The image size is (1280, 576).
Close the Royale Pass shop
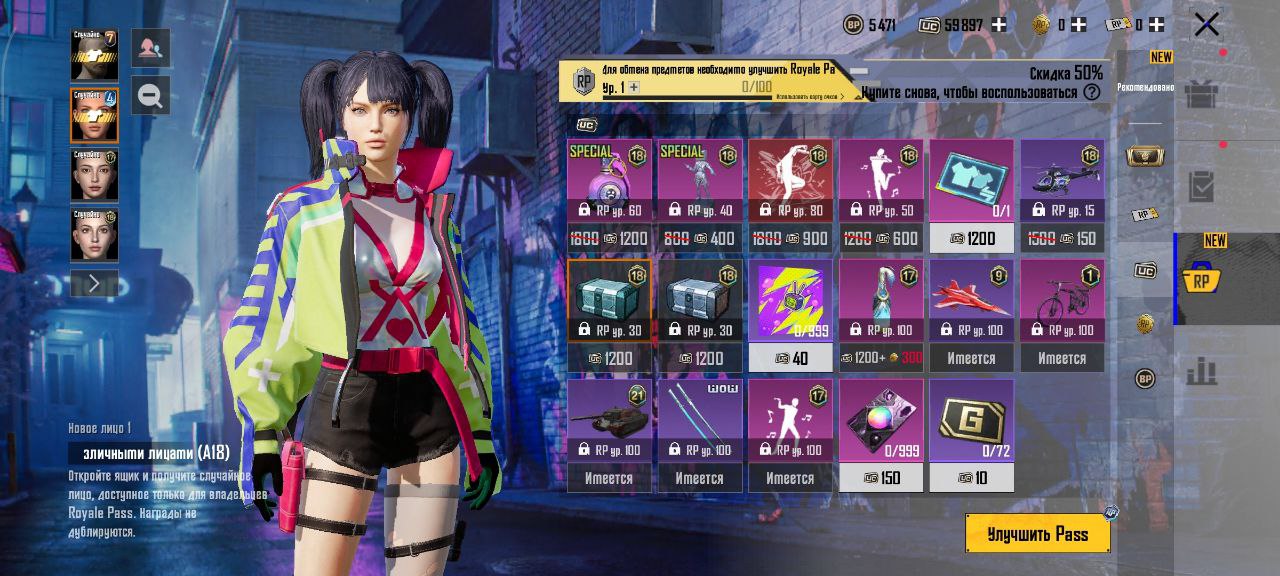coord(1206,24)
